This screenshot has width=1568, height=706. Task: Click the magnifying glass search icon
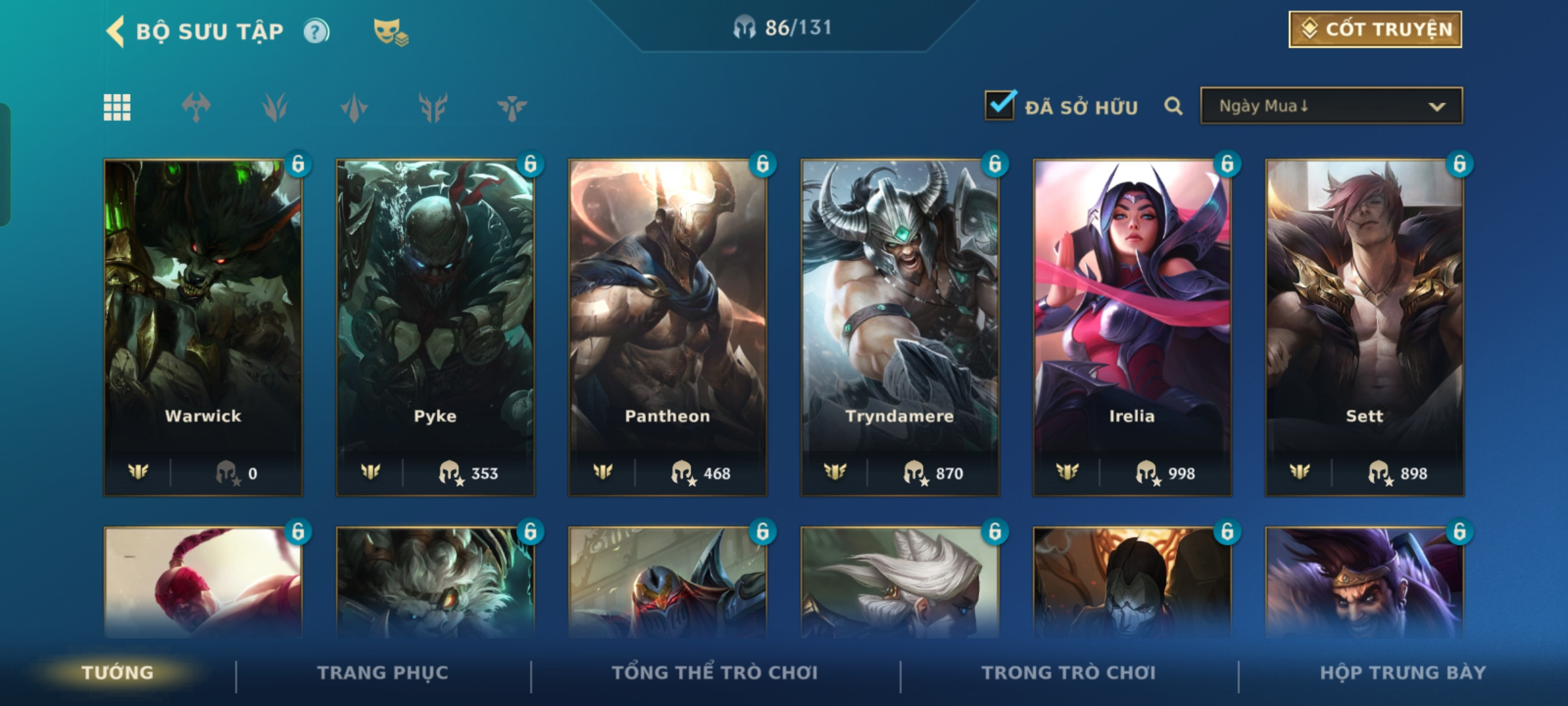[x=1173, y=106]
